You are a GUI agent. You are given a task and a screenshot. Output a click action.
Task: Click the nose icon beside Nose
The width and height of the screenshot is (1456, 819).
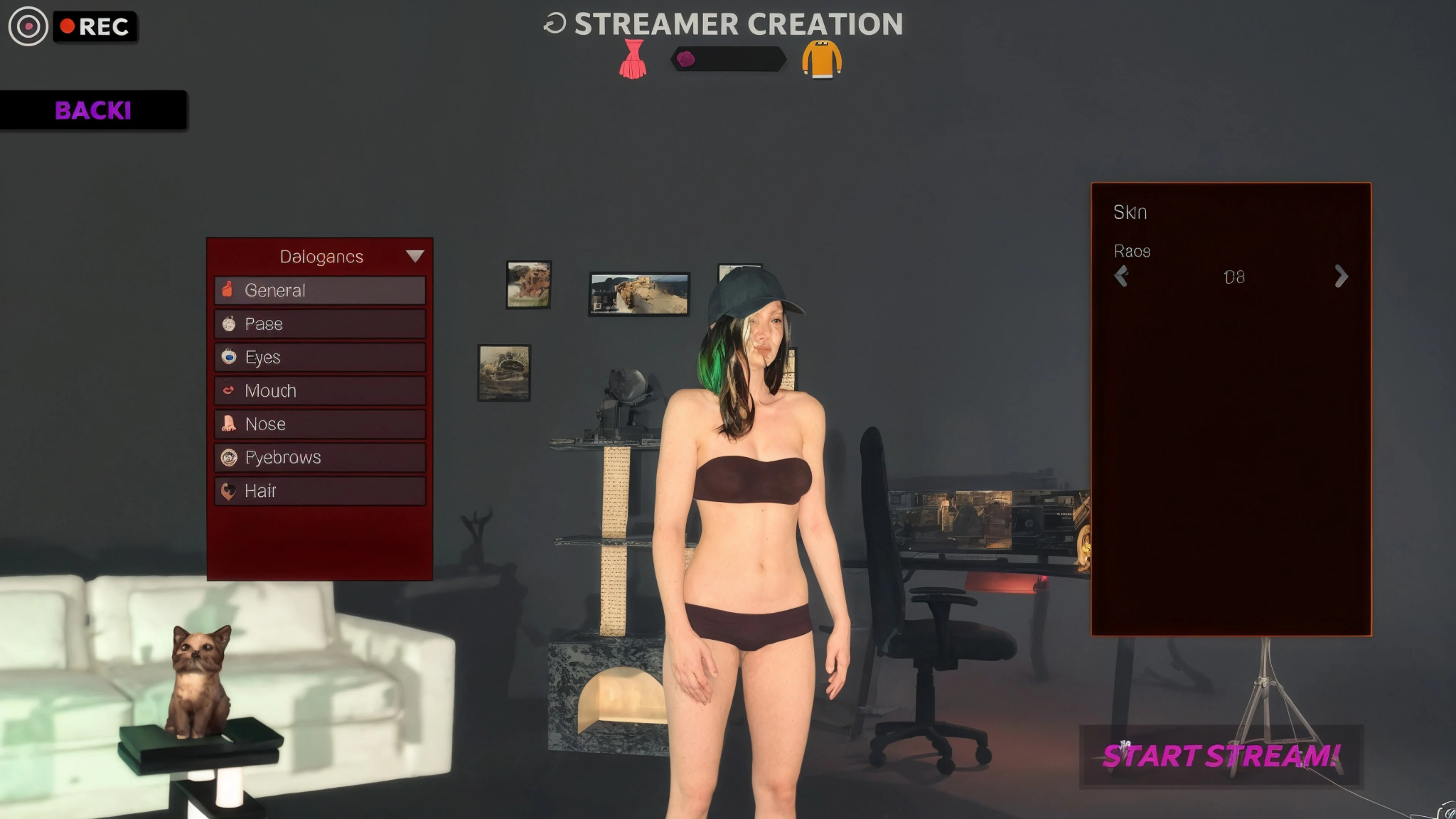point(228,424)
